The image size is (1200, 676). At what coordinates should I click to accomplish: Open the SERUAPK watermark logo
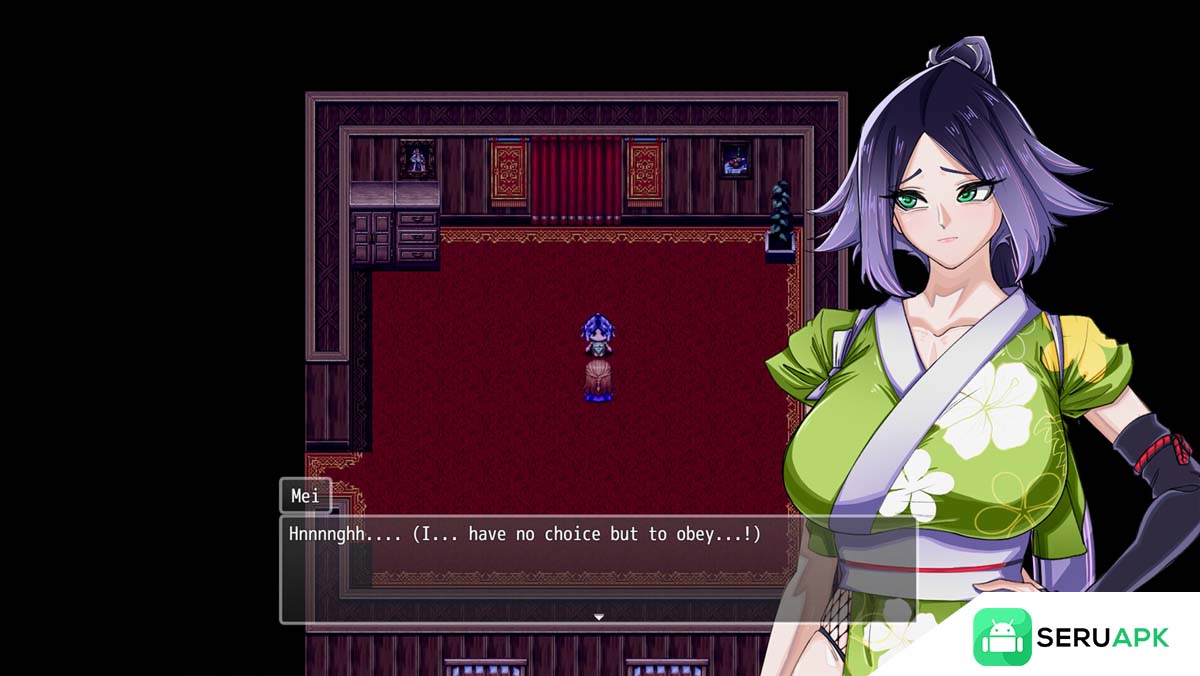tap(1071, 637)
